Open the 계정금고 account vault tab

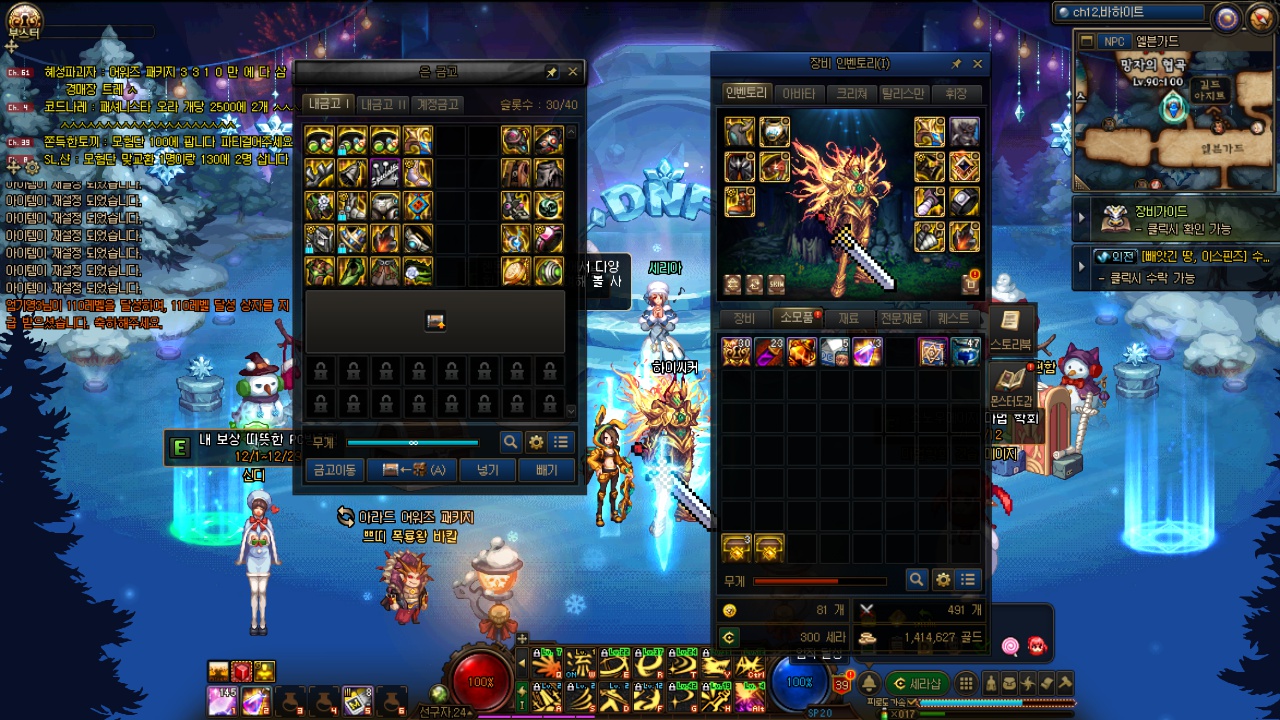coord(437,104)
